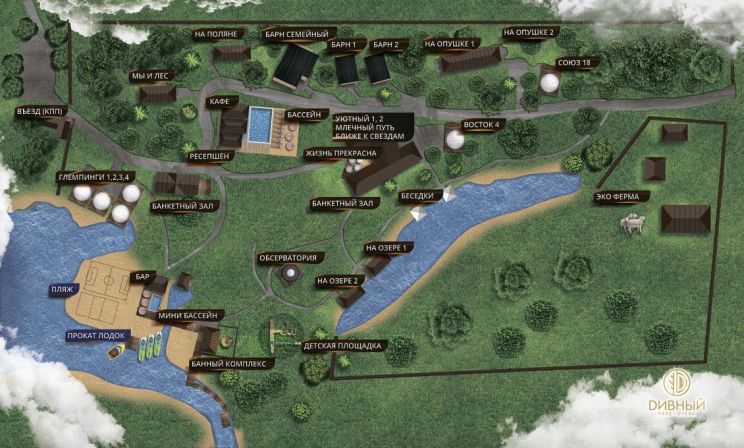Choose the БАРН 1 marker
The image size is (744, 448).
tap(344, 45)
